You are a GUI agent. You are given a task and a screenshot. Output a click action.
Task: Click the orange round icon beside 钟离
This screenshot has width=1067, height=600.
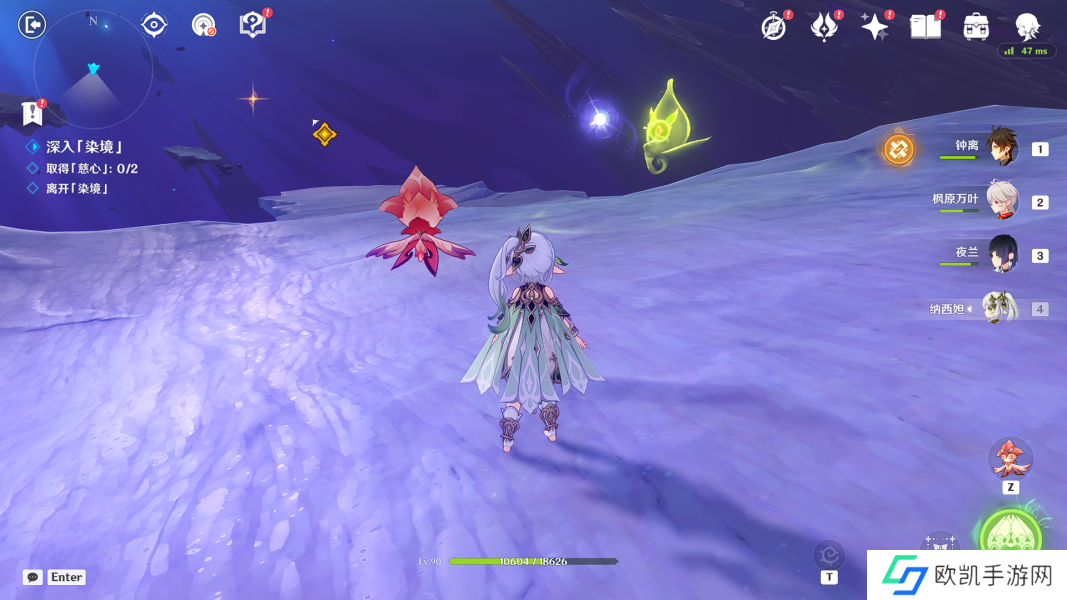click(x=897, y=150)
